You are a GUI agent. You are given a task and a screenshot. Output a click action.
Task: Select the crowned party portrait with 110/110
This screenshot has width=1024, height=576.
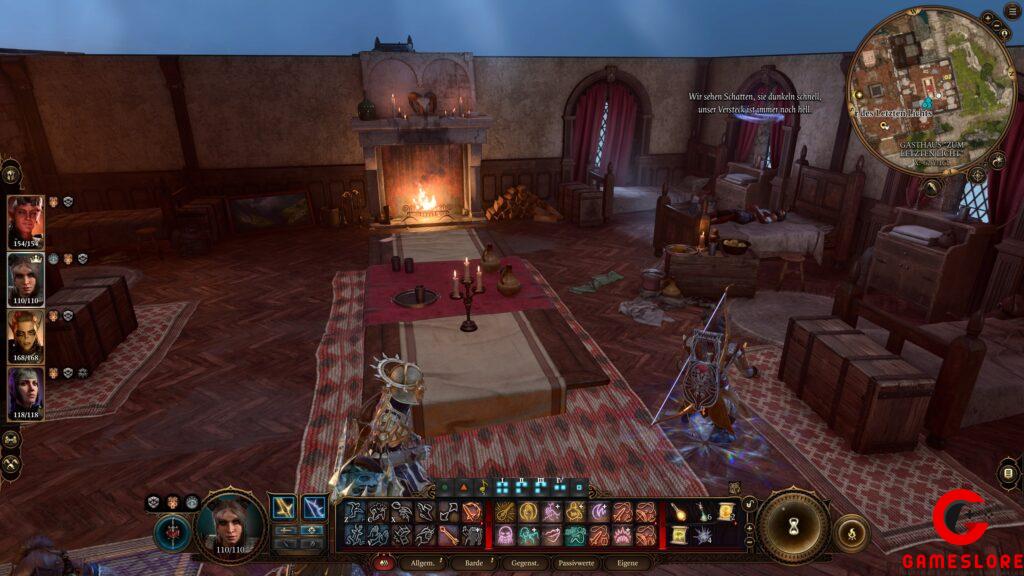tap(26, 277)
